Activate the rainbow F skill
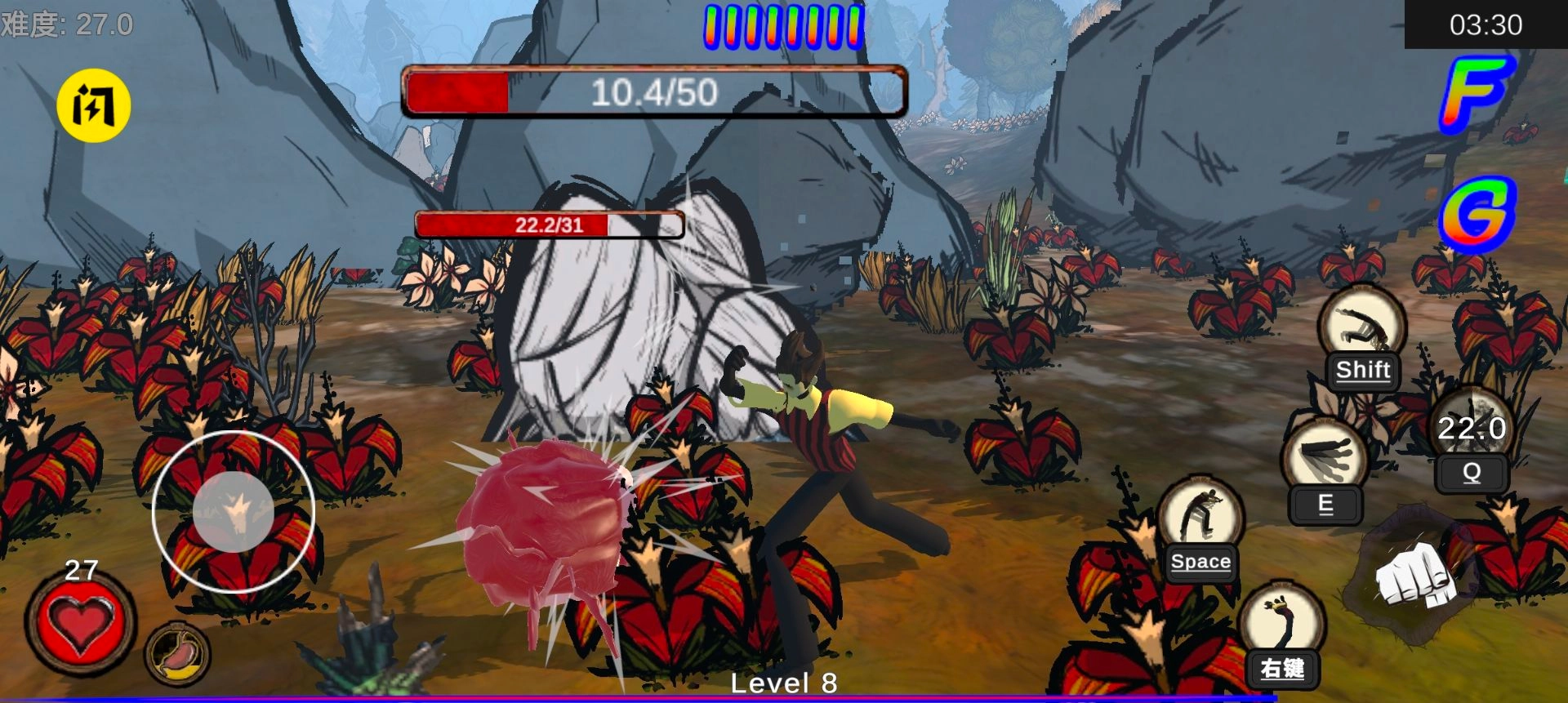This screenshot has width=1568, height=703. point(1476,92)
